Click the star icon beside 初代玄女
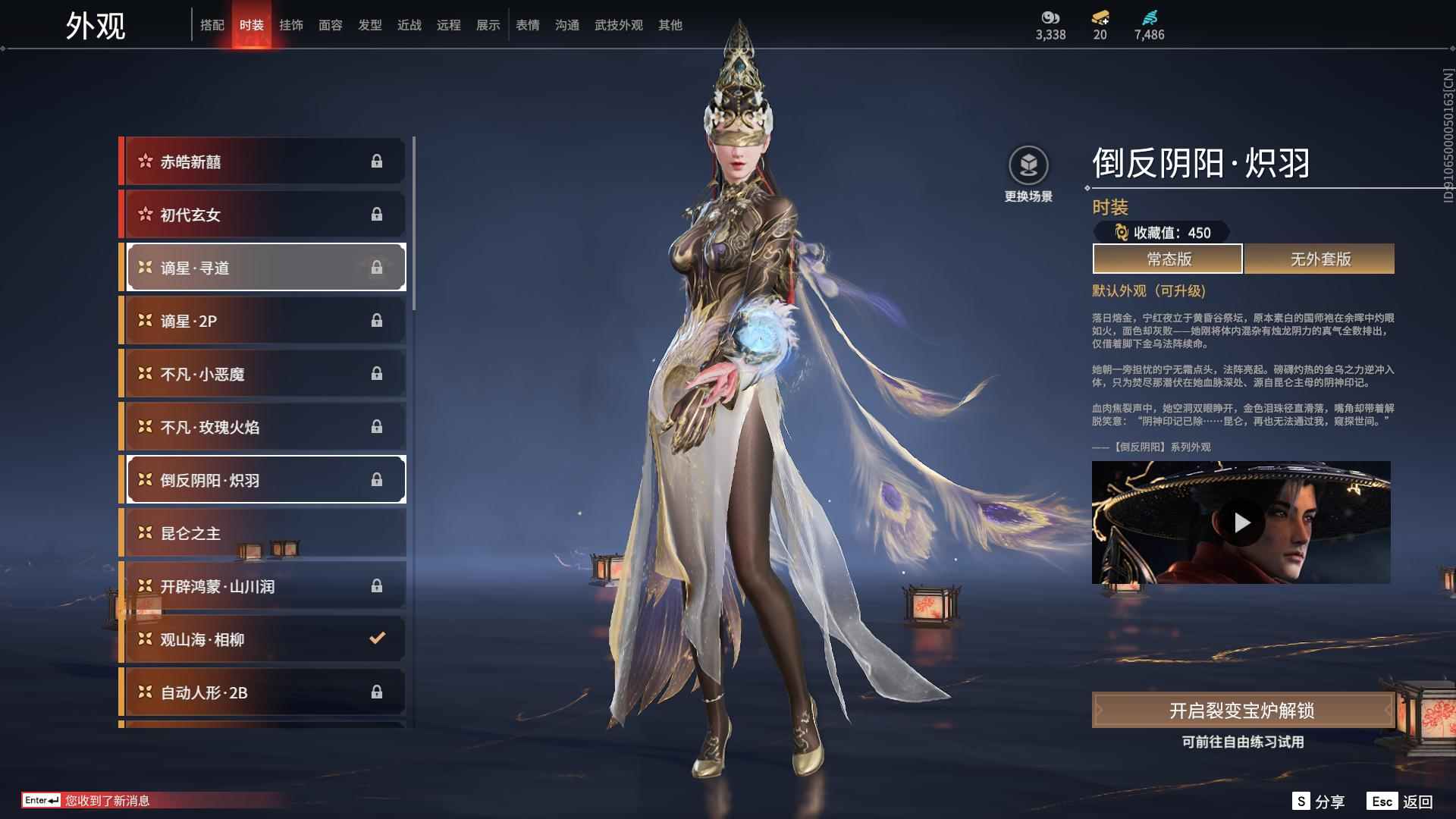The height and width of the screenshot is (819, 1456). (x=143, y=214)
